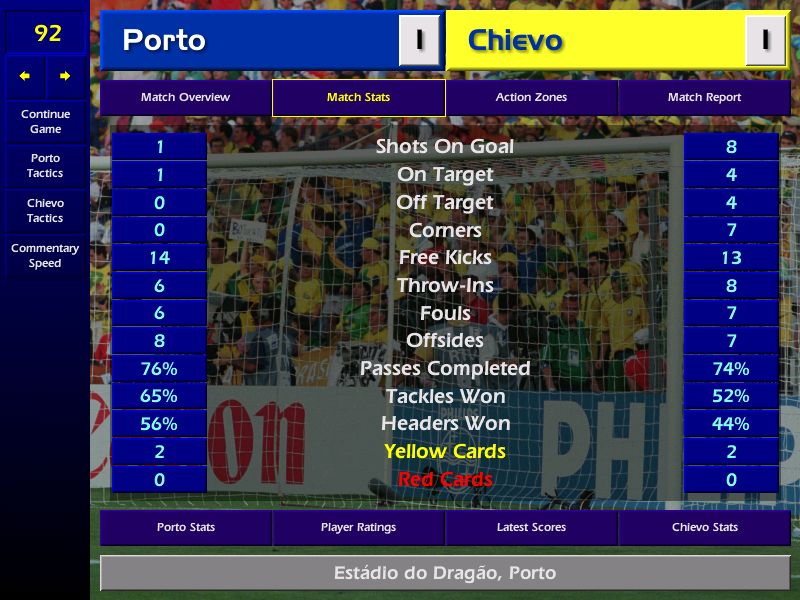Click the right yellow arrow
The image size is (800, 600).
65,76
